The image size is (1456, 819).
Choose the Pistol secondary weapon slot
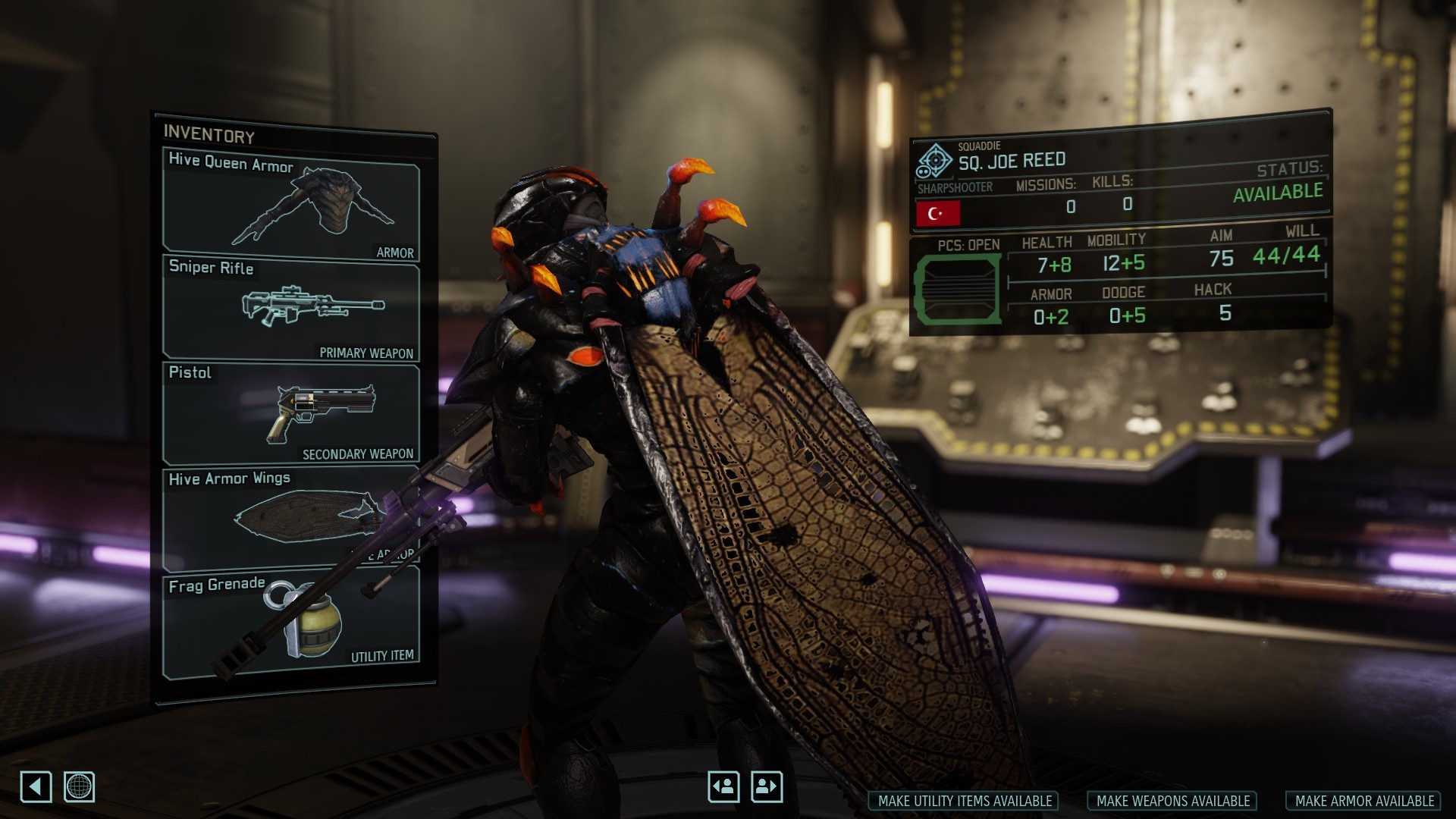tap(291, 413)
